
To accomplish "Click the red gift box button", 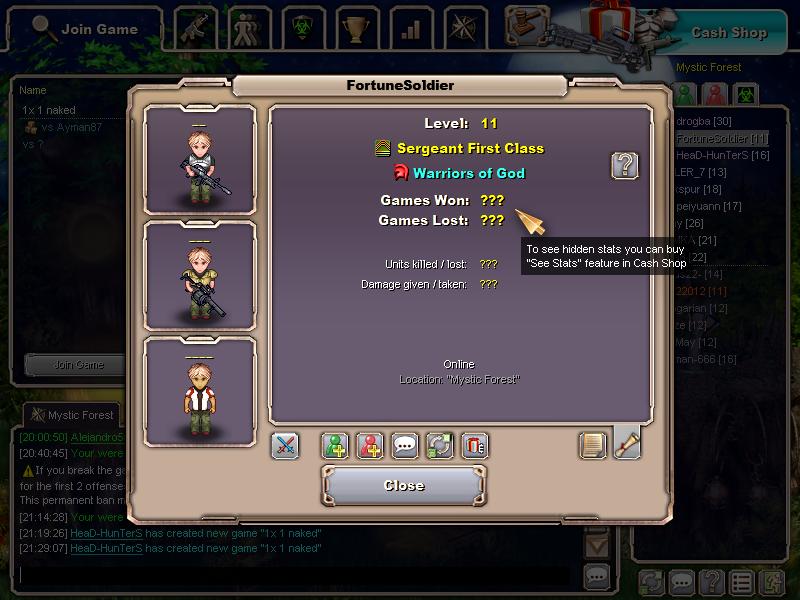I will [475, 445].
